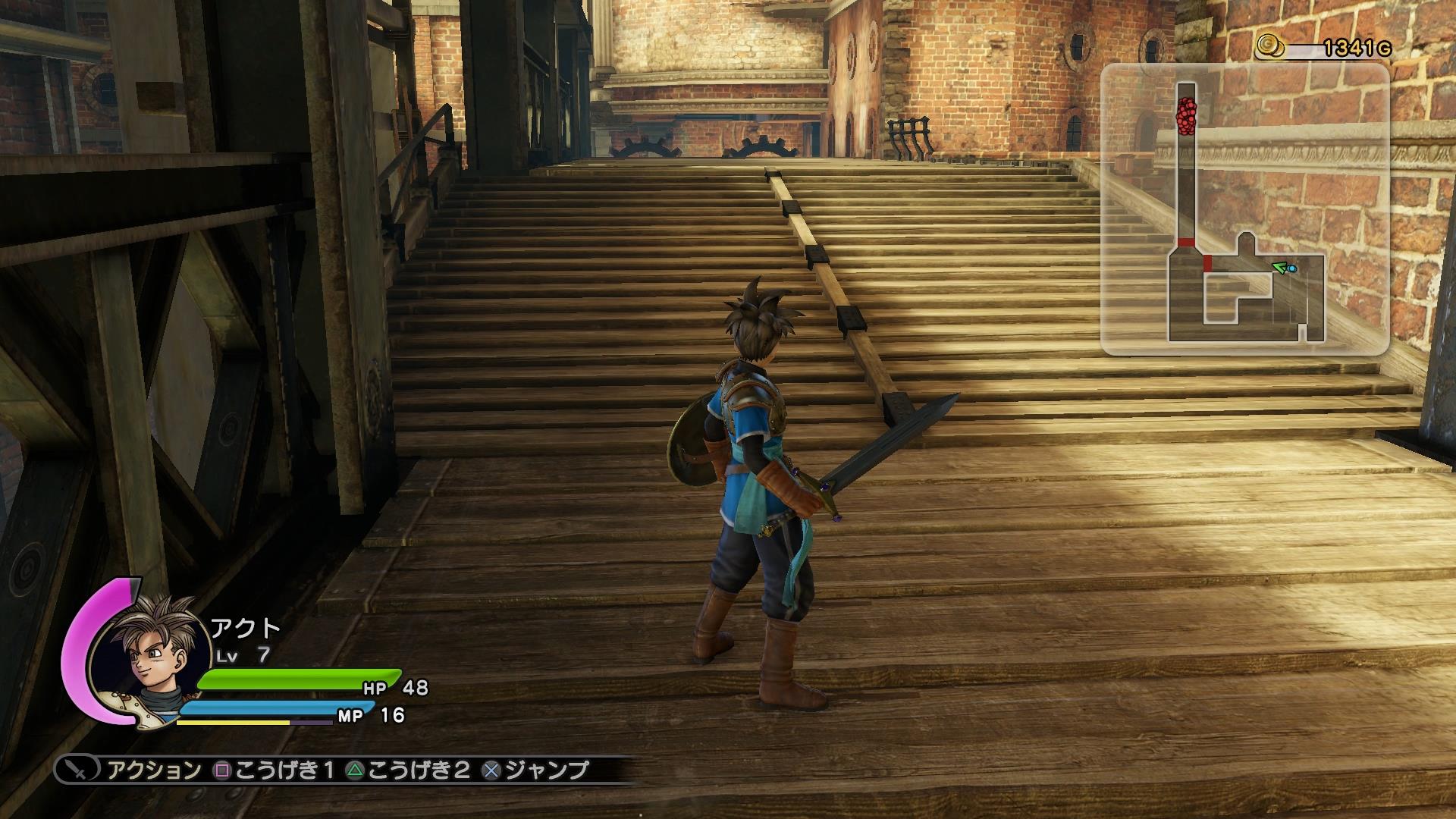Click the red enemy cluster on minimap
The width and height of the screenshot is (1456, 819).
point(1186,116)
